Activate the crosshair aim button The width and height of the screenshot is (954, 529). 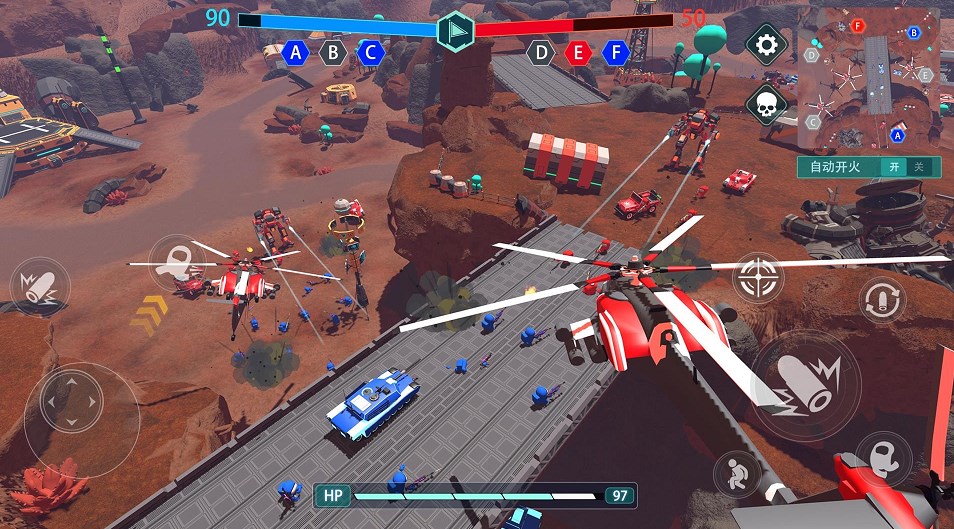tap(758, 277)
